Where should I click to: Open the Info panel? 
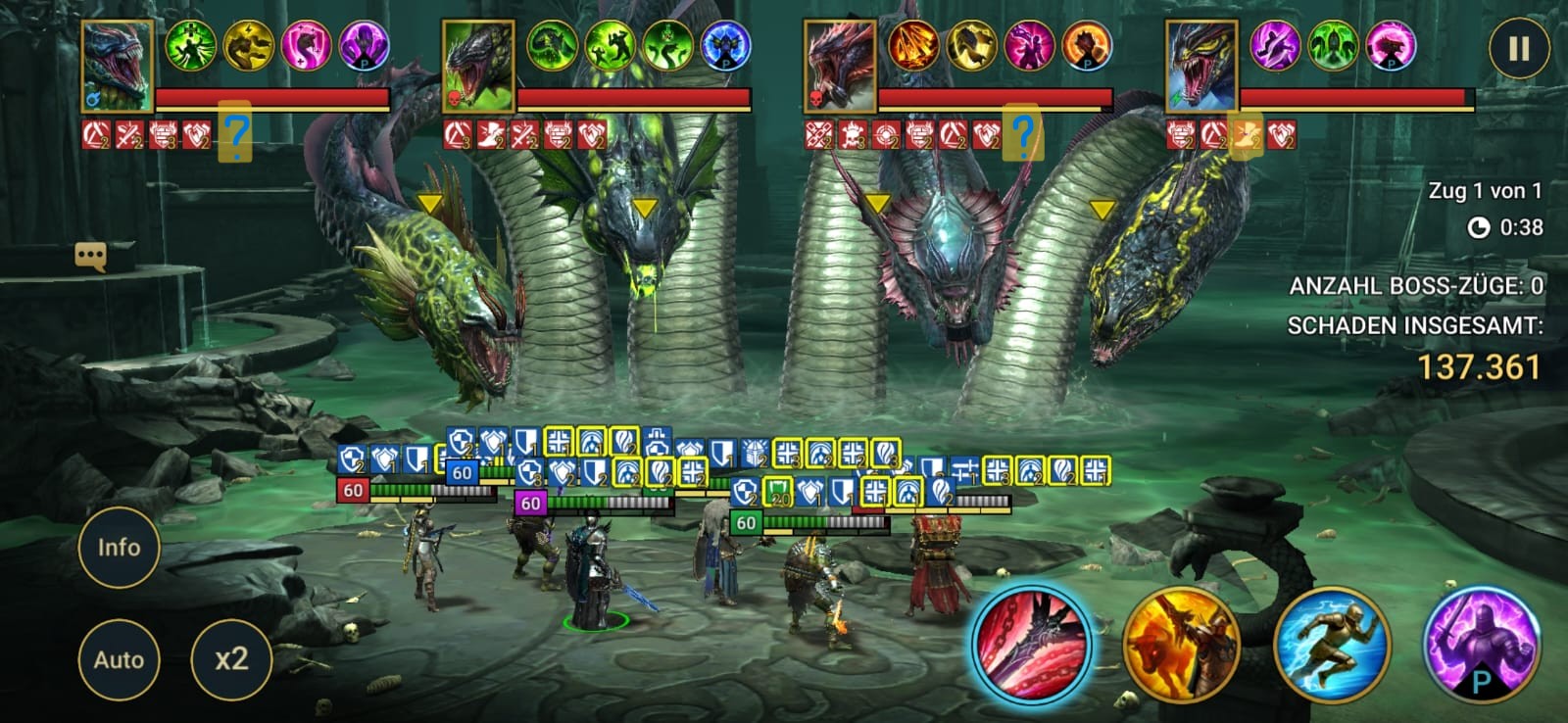(119, 548)
